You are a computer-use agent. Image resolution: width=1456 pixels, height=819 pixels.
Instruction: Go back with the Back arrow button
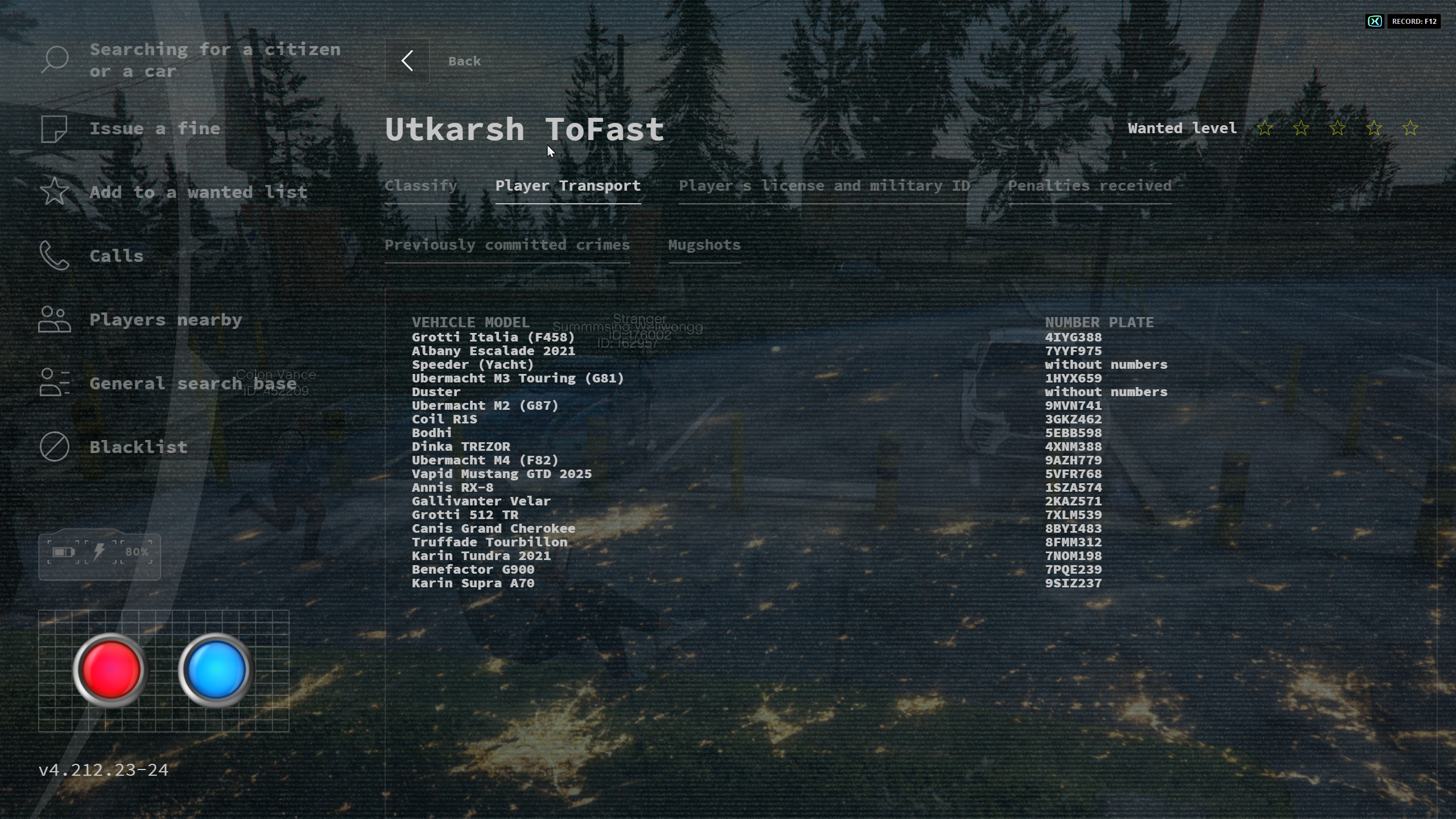[x=407, y=61]
